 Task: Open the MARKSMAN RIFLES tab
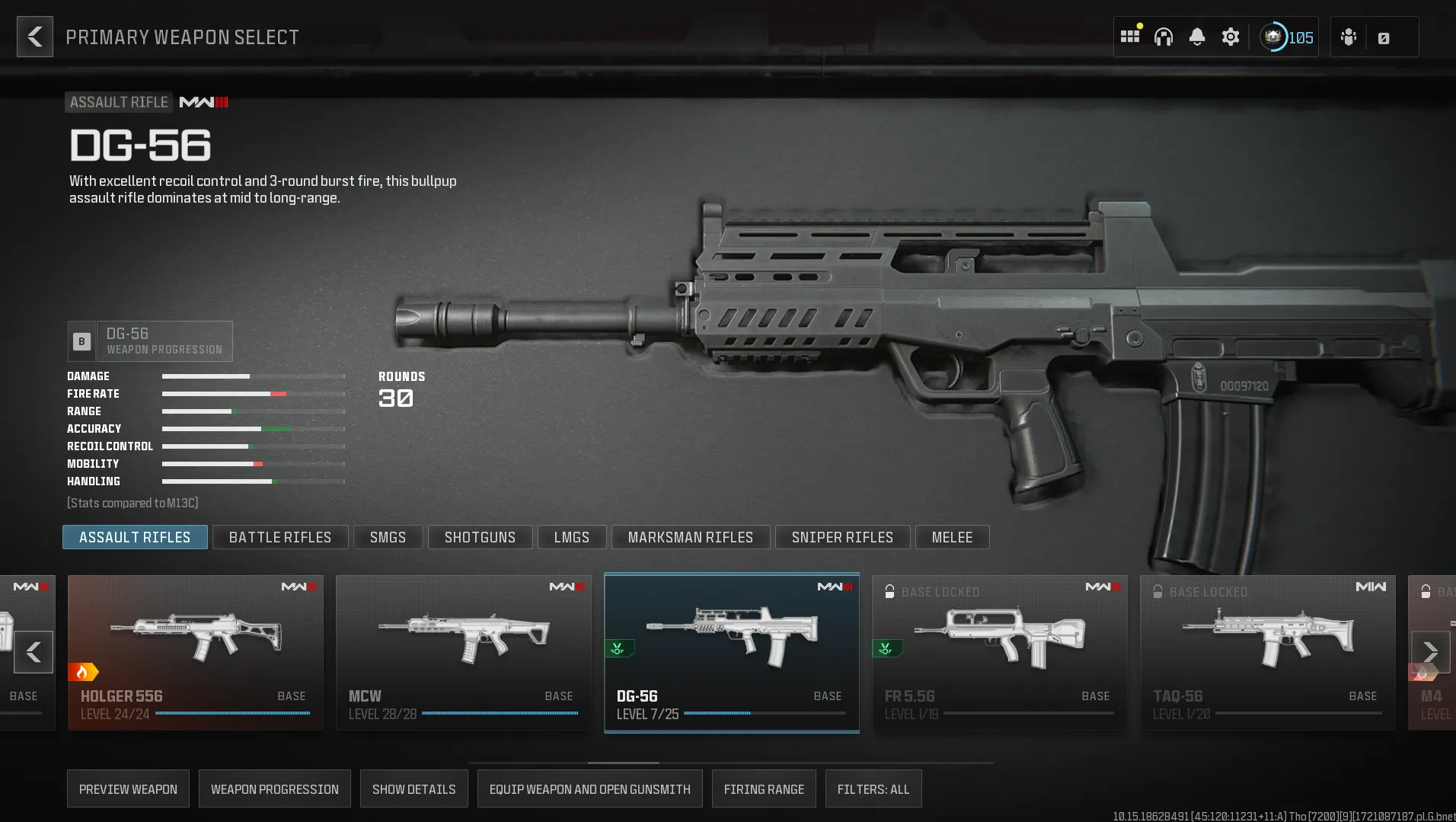pos(690,537)
